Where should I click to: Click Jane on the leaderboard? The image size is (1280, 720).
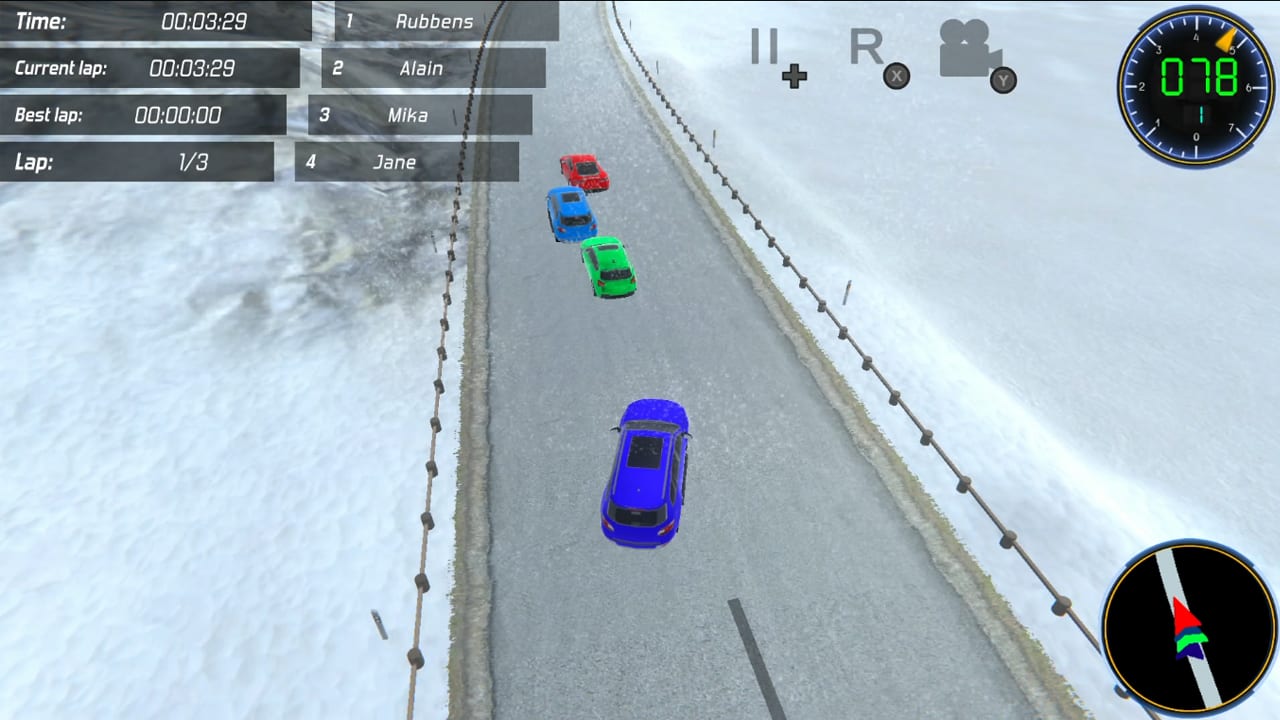[x=404, y=162]
